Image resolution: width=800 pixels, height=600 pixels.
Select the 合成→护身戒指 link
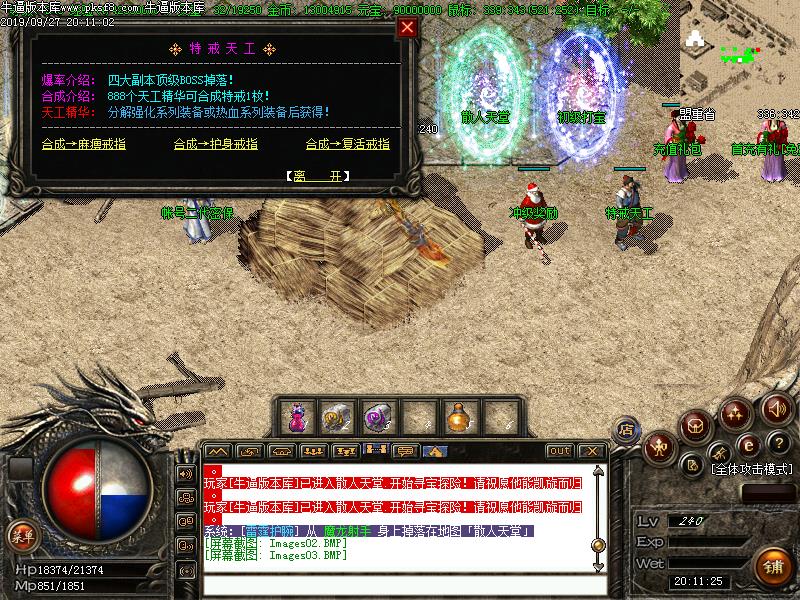(215, 144)
